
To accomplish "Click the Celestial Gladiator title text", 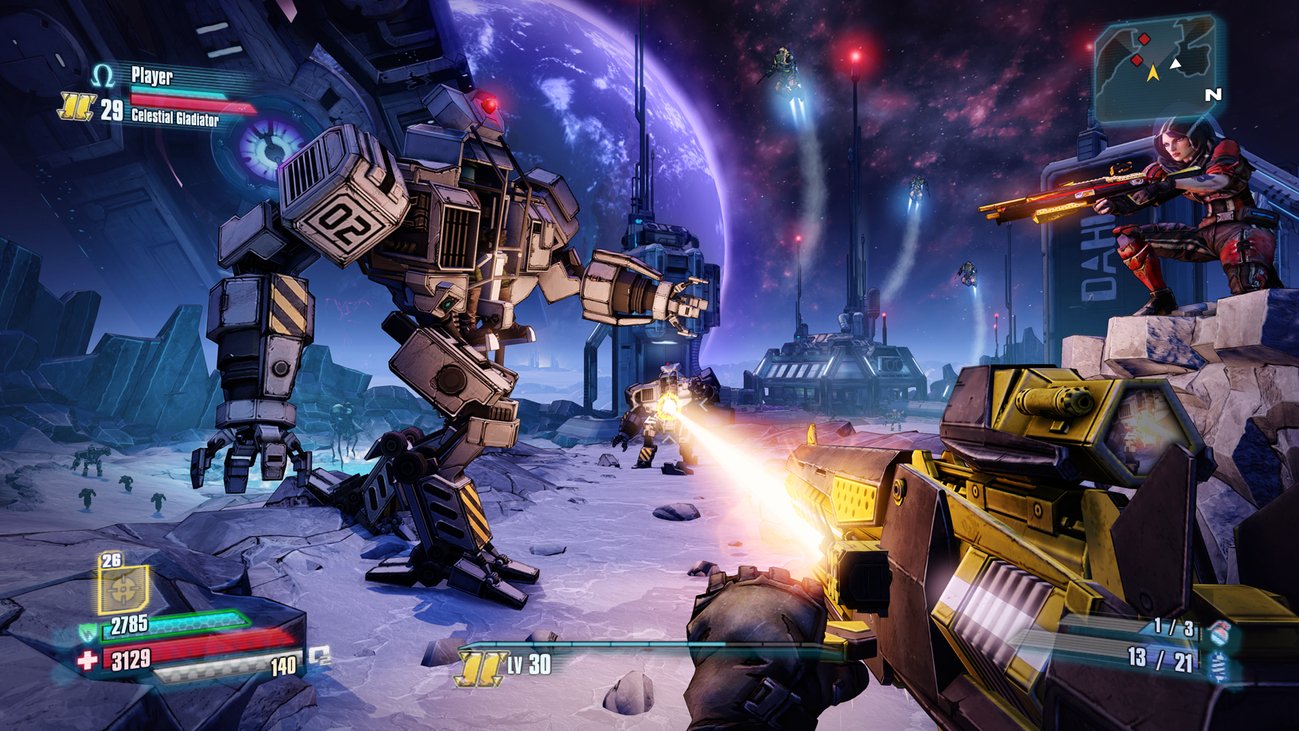I will pos(176,115).
